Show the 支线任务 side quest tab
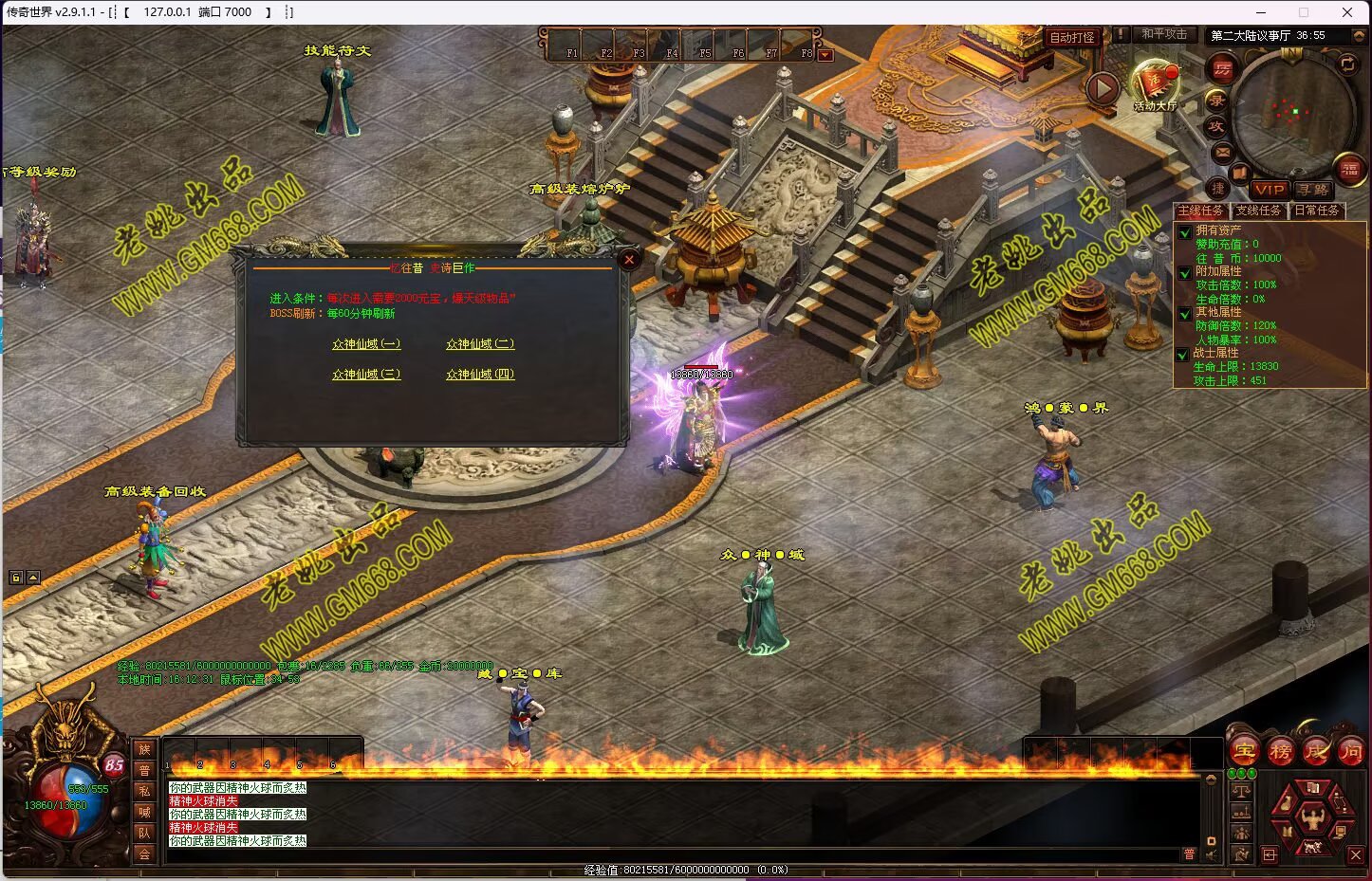Viewport: 1372px width, 881px height. pyautogui.click(x=1258, y=211)
